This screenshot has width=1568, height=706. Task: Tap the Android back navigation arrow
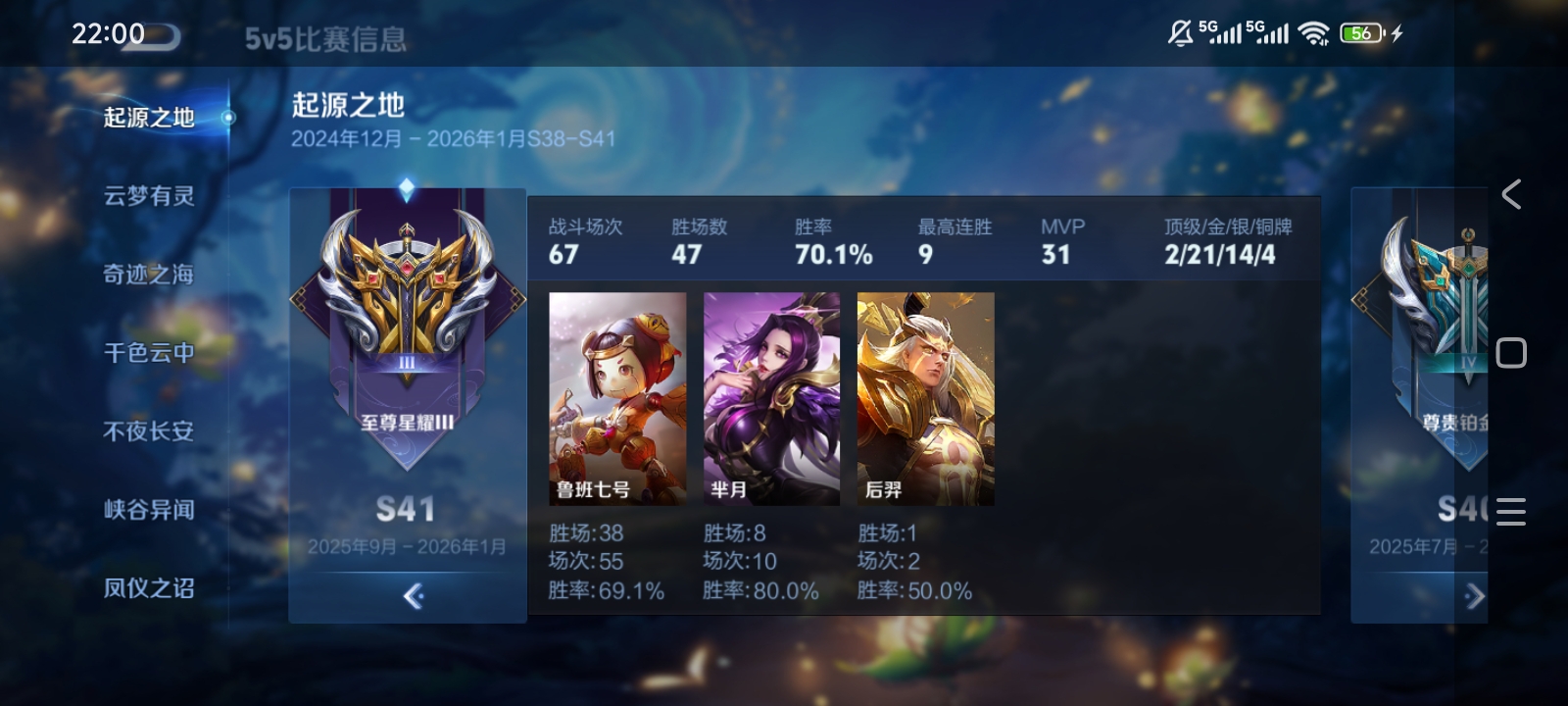[1511, 194]
